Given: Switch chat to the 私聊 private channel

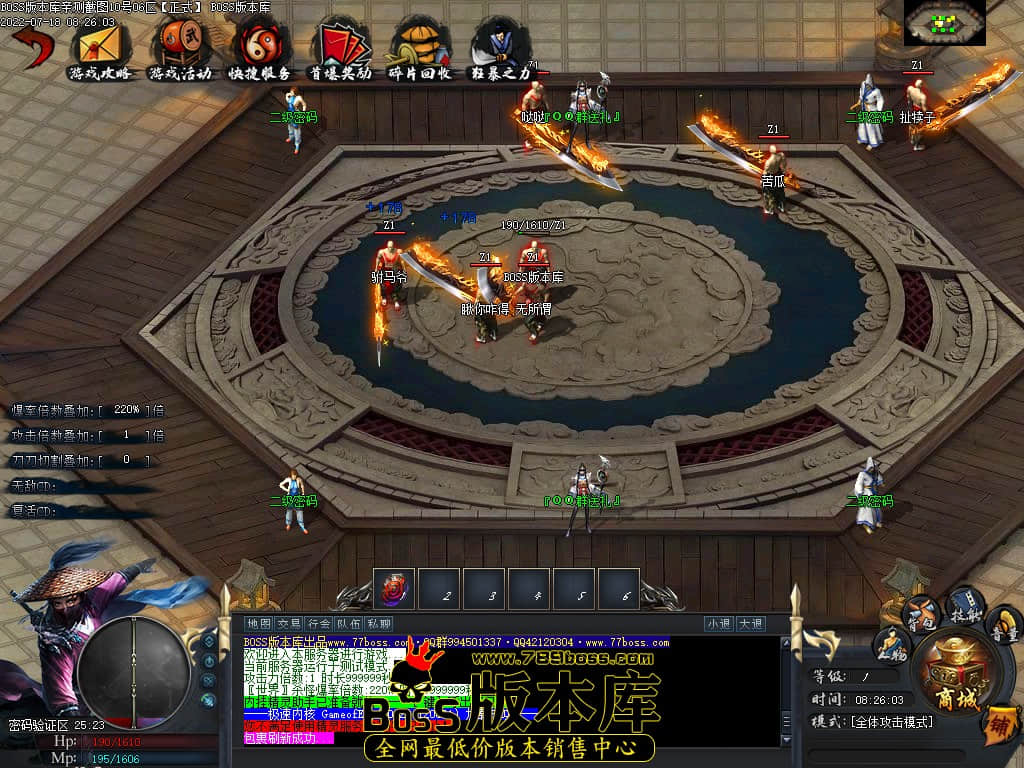Looking at the screenshot, I should pos(379,624).
